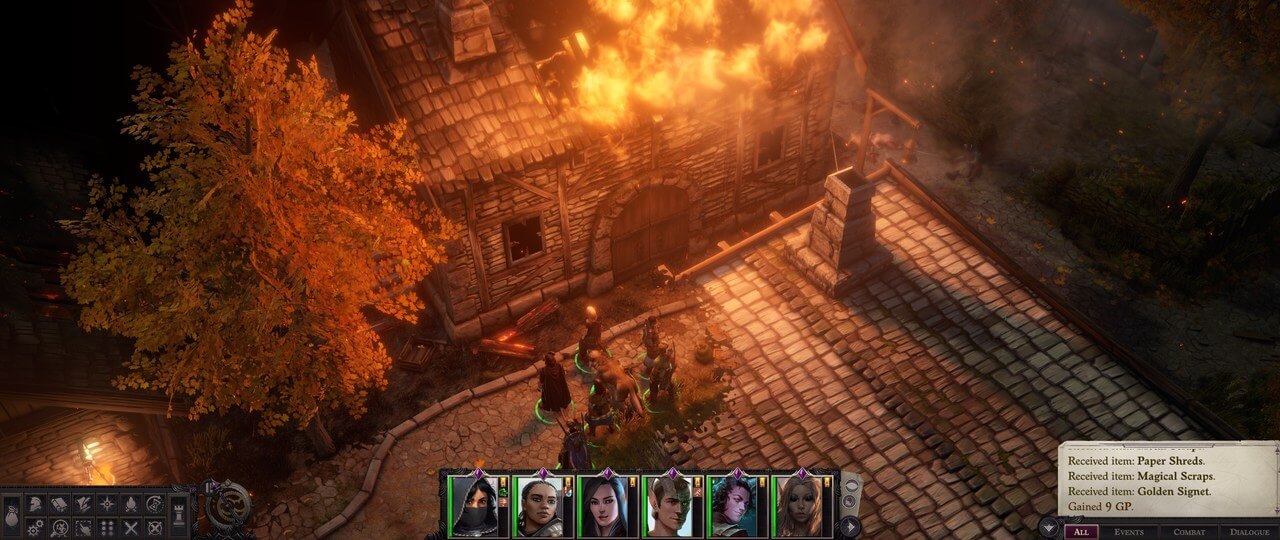The width and height of the screenshot is (1280, 540).
Task: Open settings with the gears icon
Action: point(36,527)
